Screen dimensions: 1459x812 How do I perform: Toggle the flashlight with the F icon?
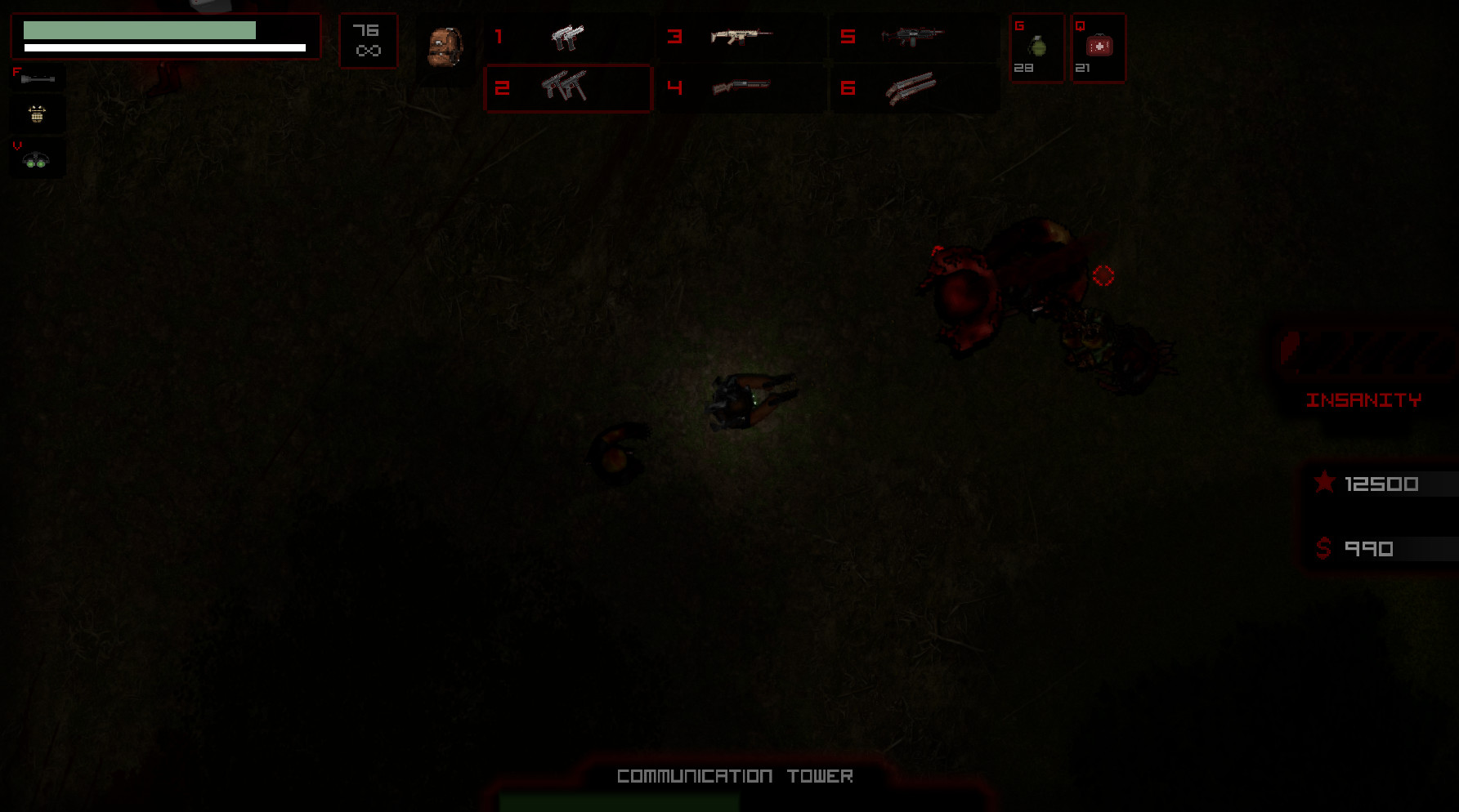tap(37, 77)
